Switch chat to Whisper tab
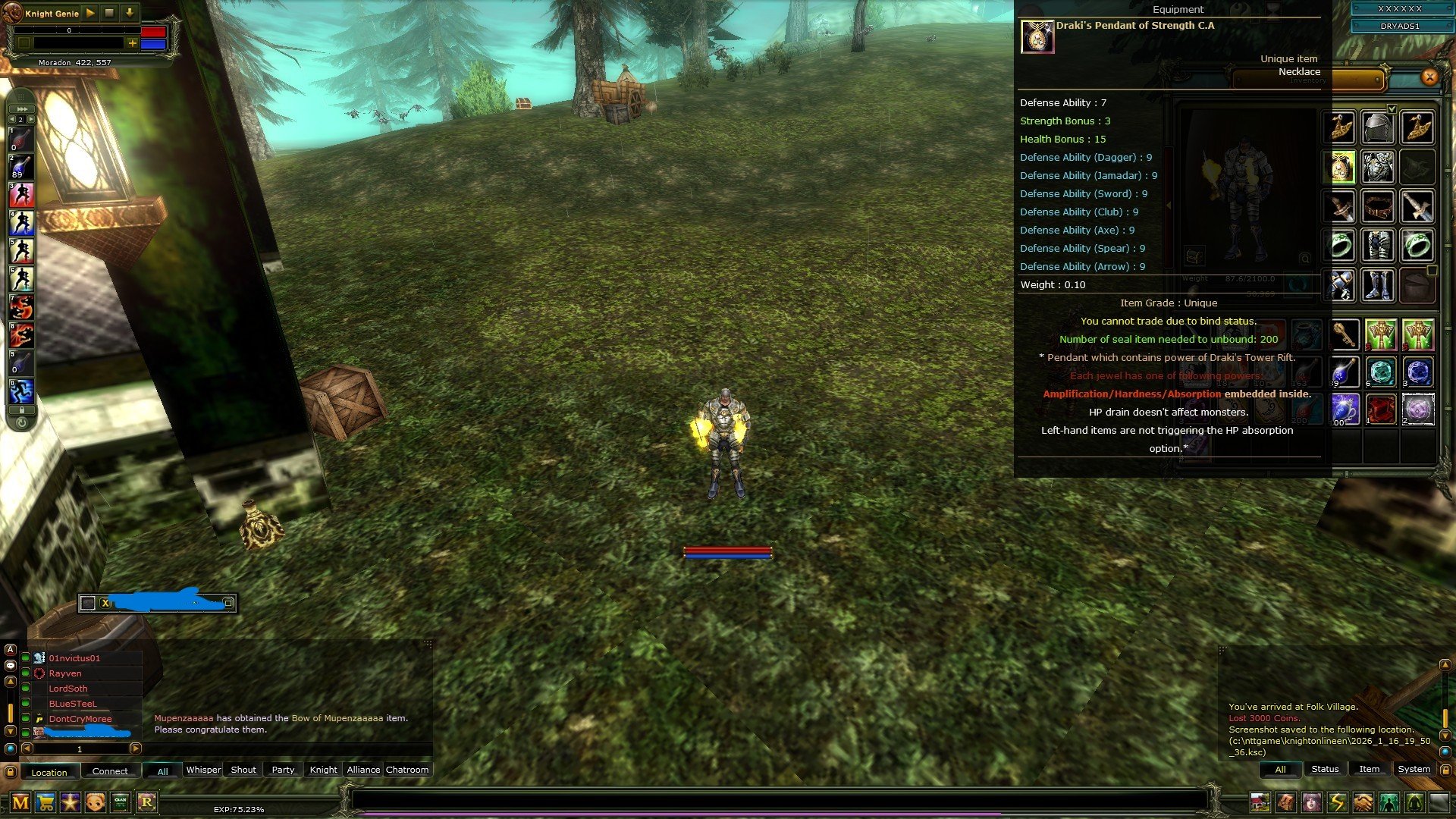The image size is (1456, 819). 203,770
